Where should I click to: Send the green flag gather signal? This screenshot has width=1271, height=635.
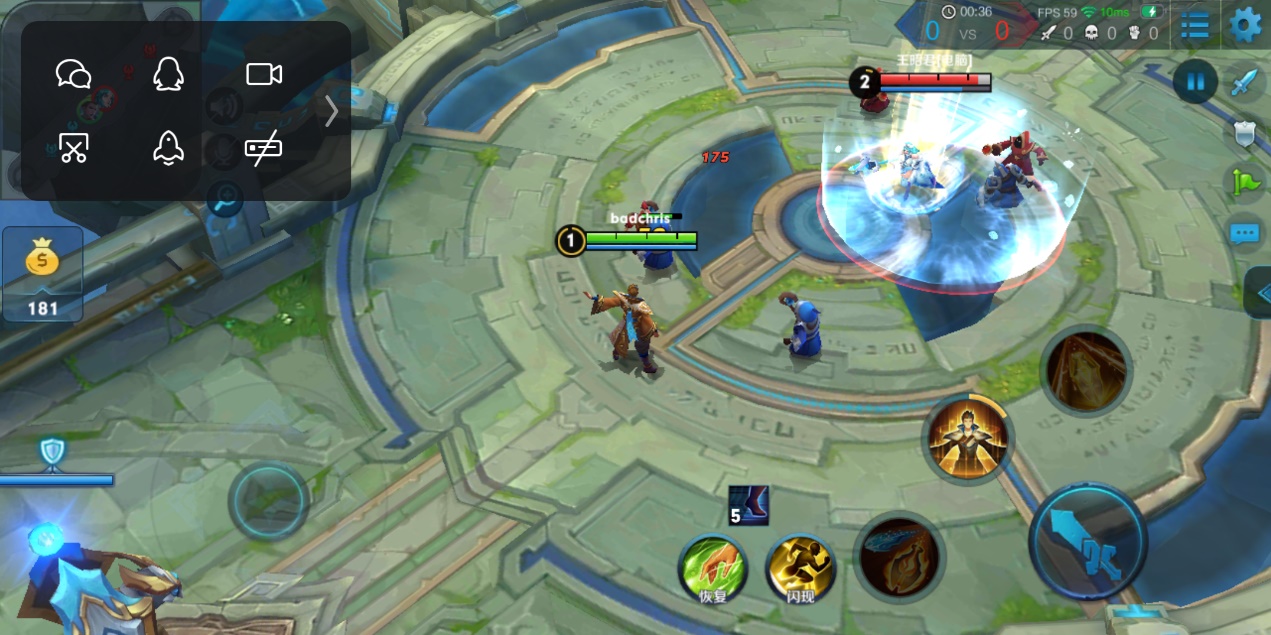point(1244,183)
